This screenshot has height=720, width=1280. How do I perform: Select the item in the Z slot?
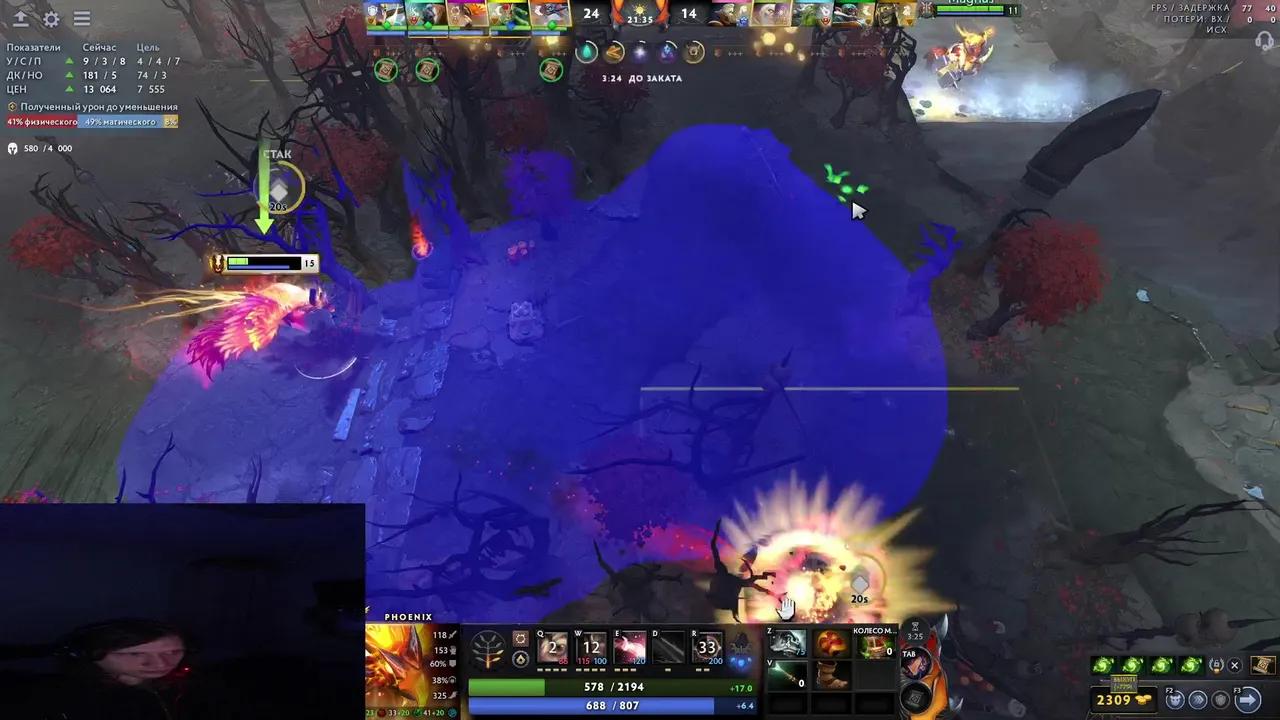click(785, 645)
